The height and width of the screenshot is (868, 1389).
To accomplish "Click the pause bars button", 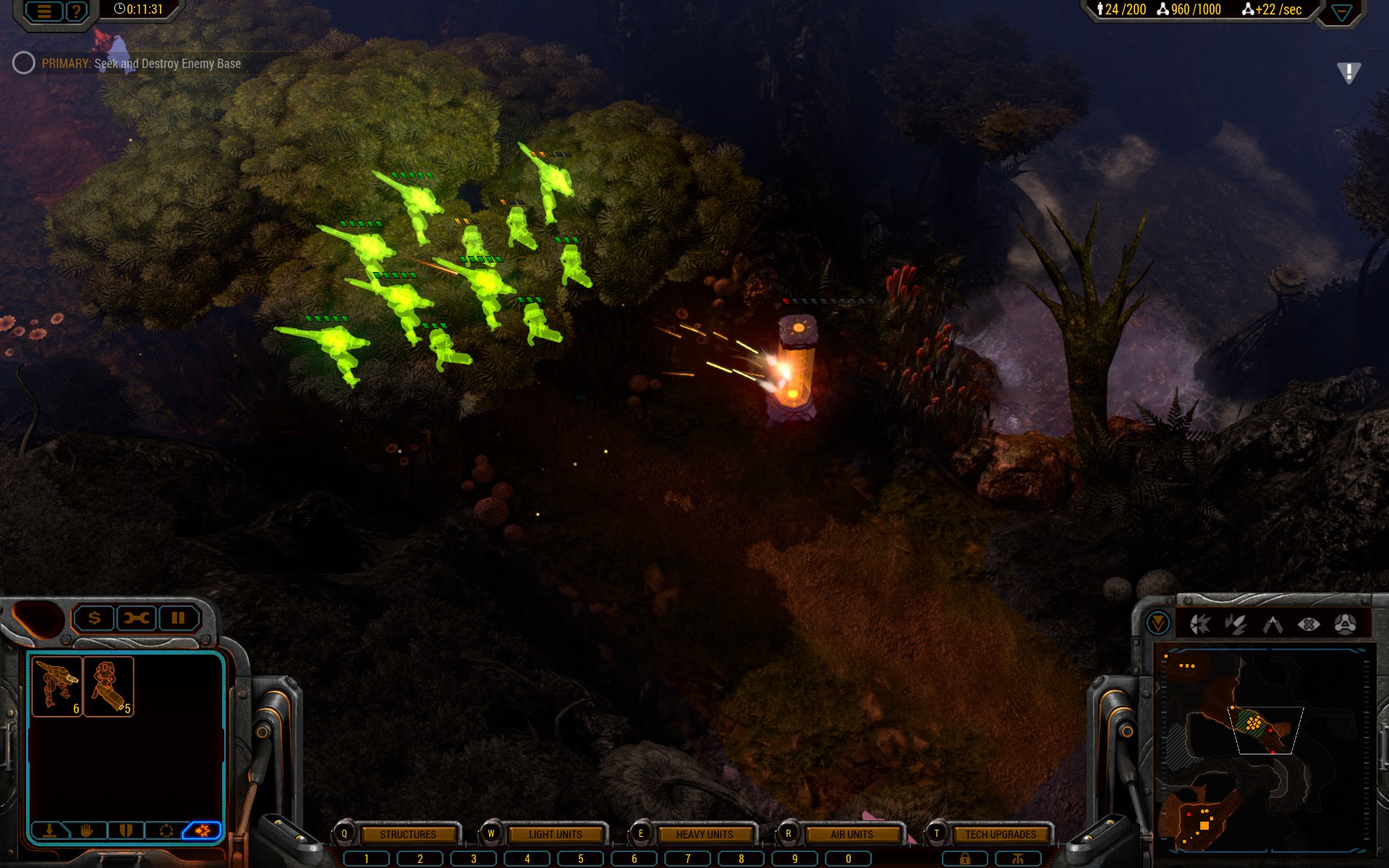I will click(178, 618).
